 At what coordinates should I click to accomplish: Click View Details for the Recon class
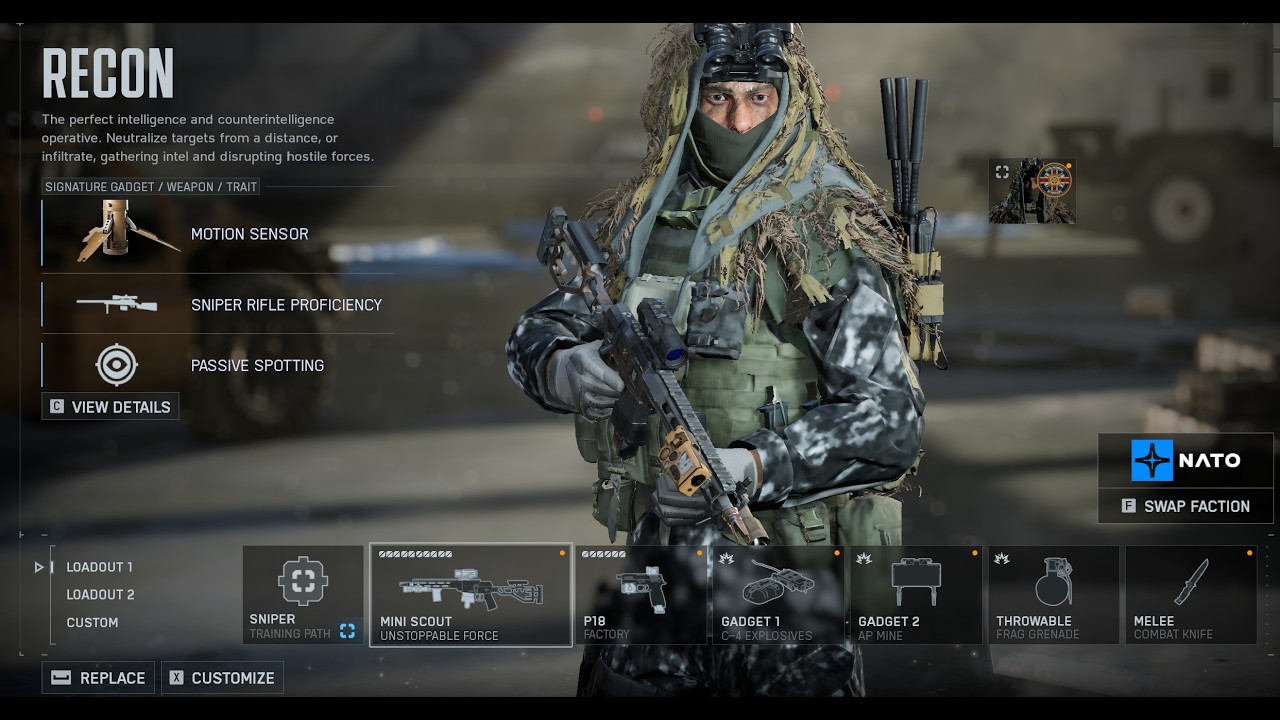click(111, 407)
